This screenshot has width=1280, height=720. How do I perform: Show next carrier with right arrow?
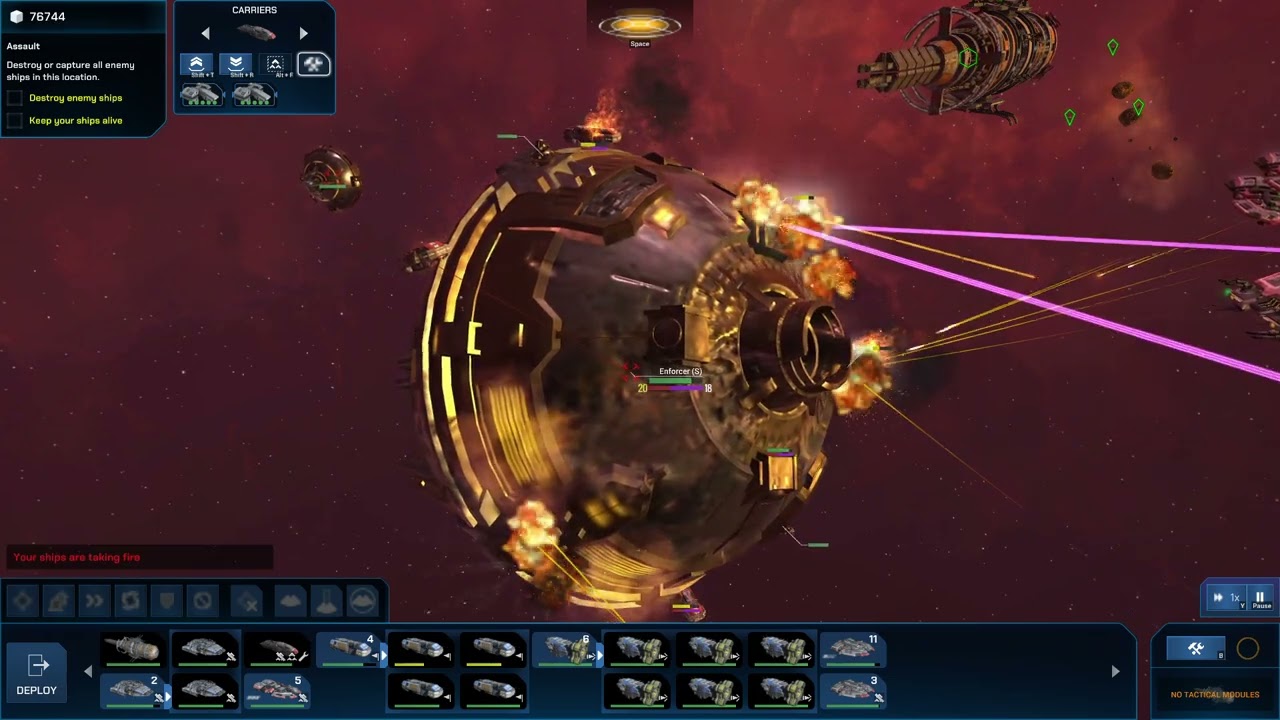point(304,33)
